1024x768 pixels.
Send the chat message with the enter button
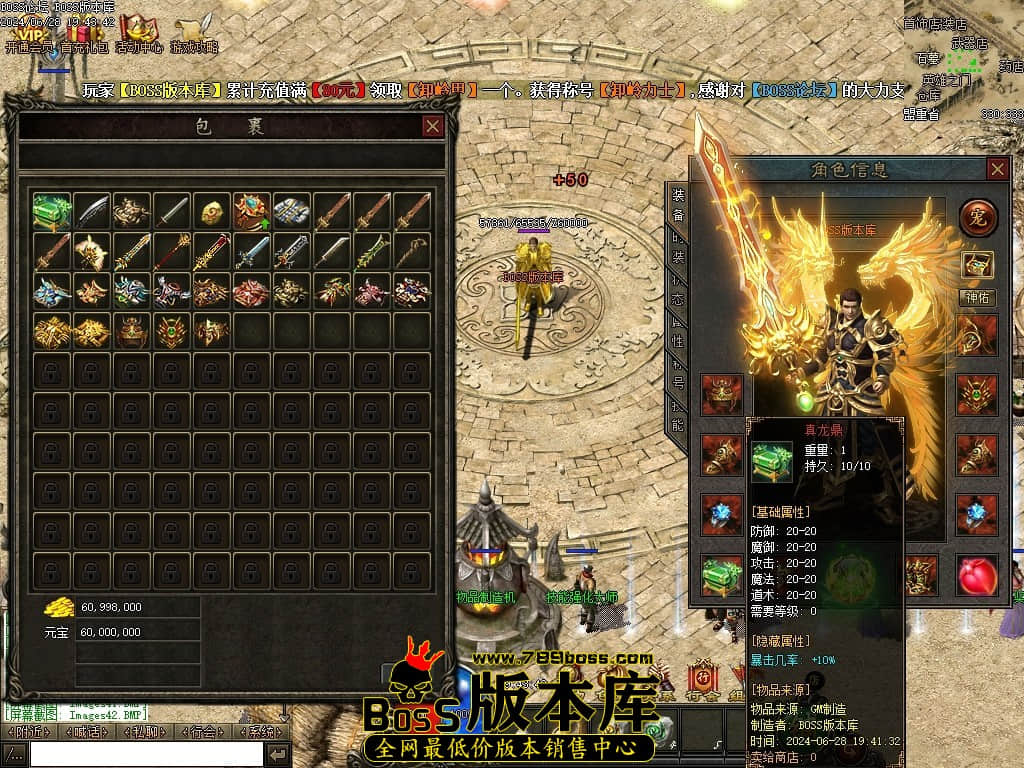[x=278, y=754]
